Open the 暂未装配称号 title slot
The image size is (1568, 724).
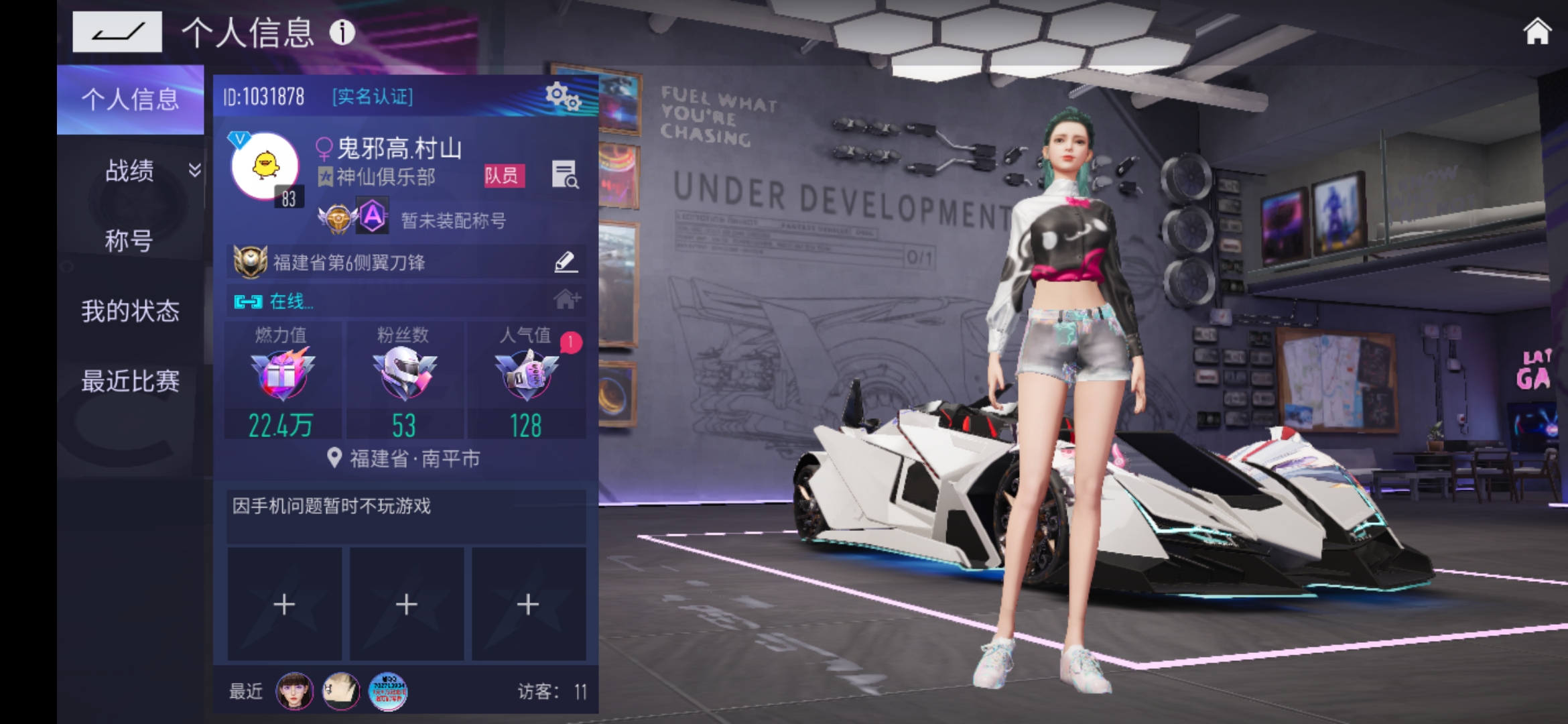tap(453, 220)
